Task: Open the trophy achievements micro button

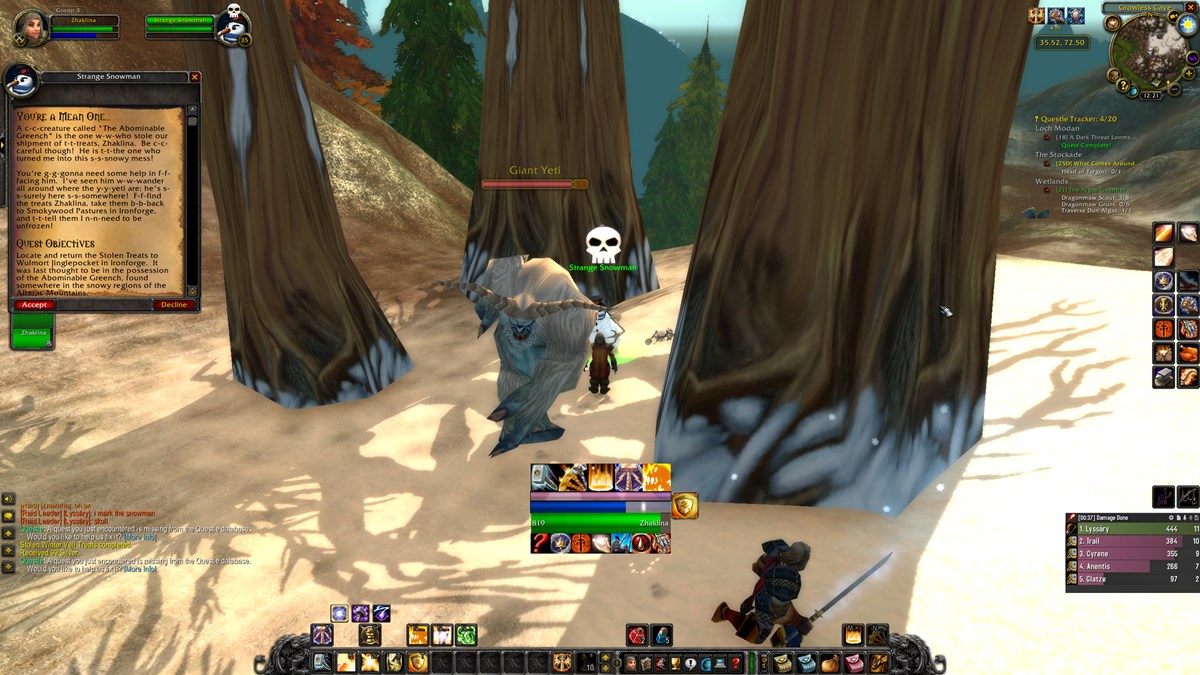Action: [675, 662]
